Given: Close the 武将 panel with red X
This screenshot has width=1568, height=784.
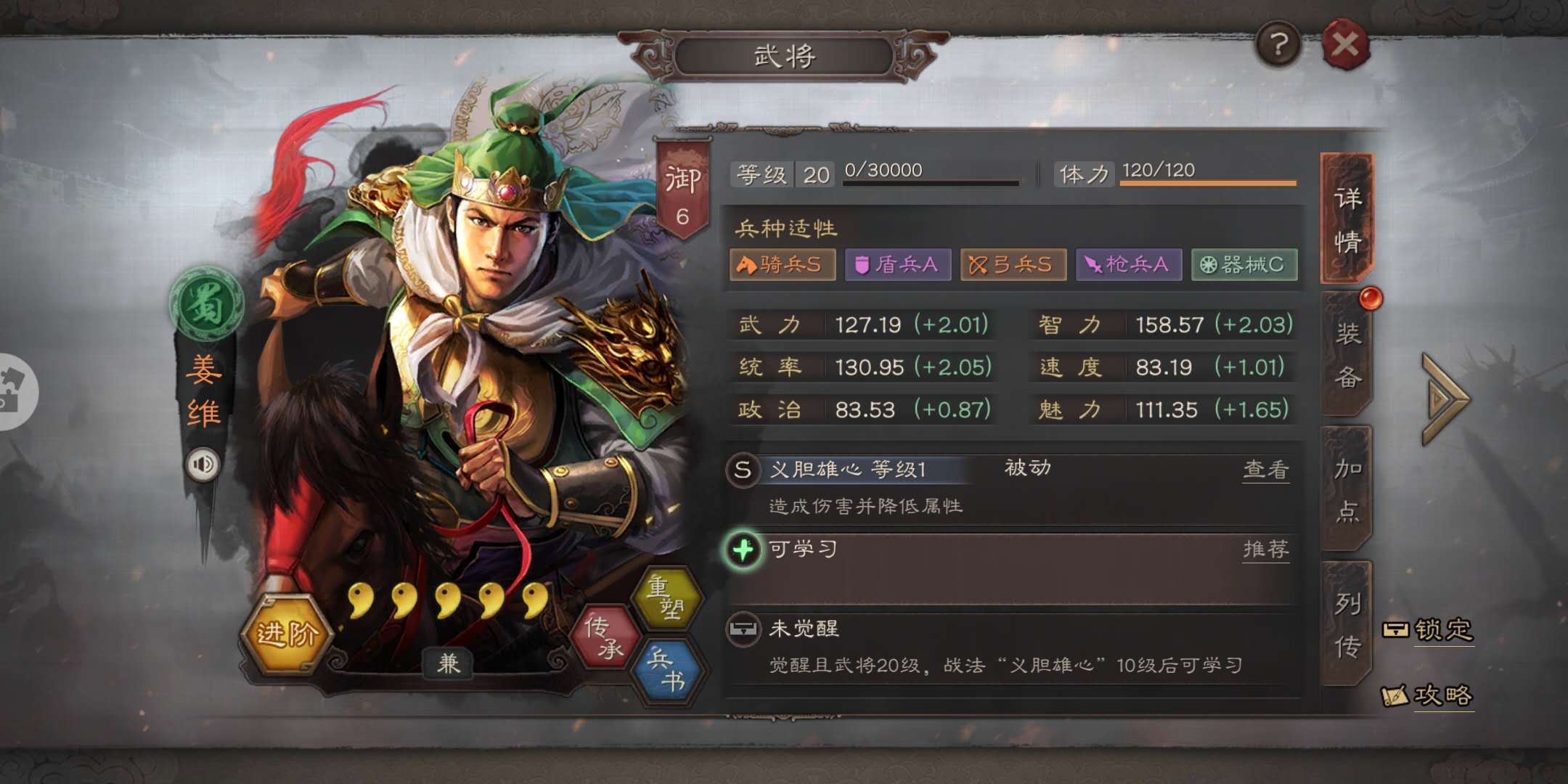Looking at the screenshot, I should [x=1345, y=45].
